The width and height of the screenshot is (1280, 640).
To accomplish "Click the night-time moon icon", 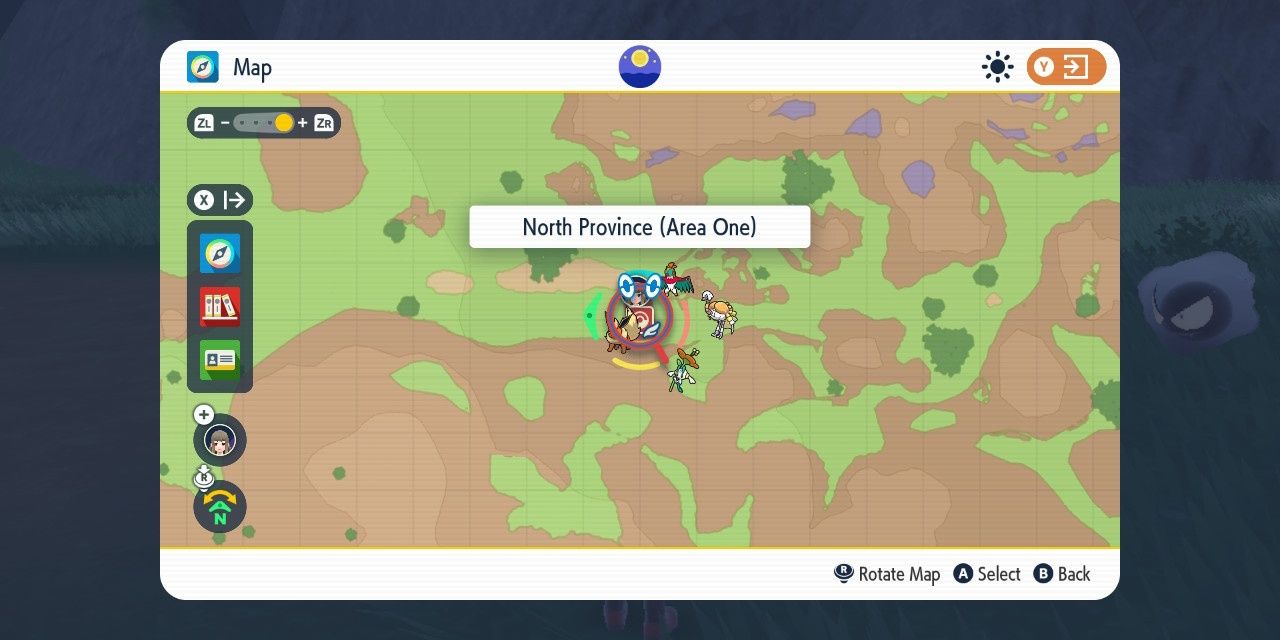I will (640, 67).
